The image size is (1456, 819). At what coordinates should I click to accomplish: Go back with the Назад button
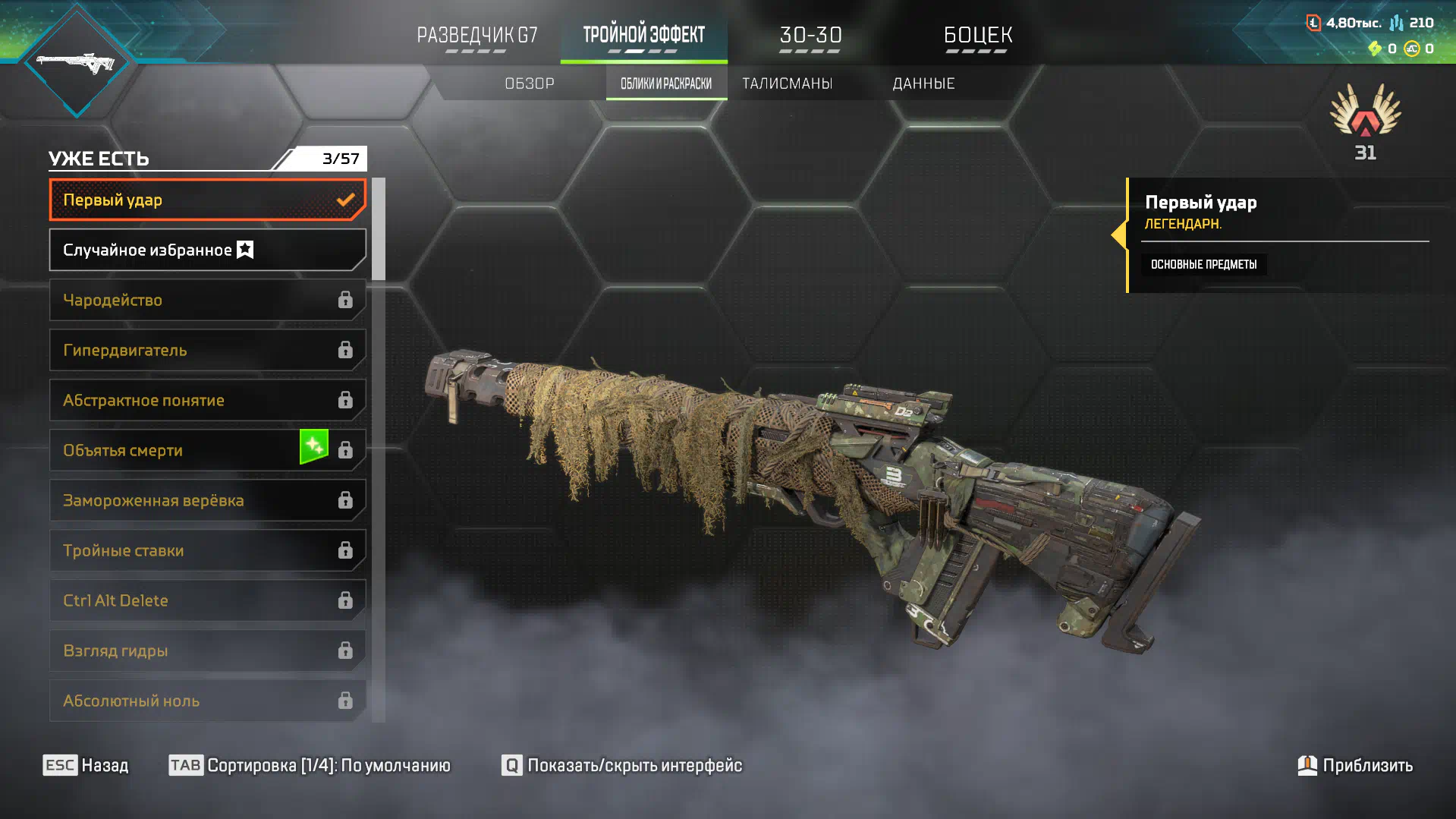pos(86,765)
